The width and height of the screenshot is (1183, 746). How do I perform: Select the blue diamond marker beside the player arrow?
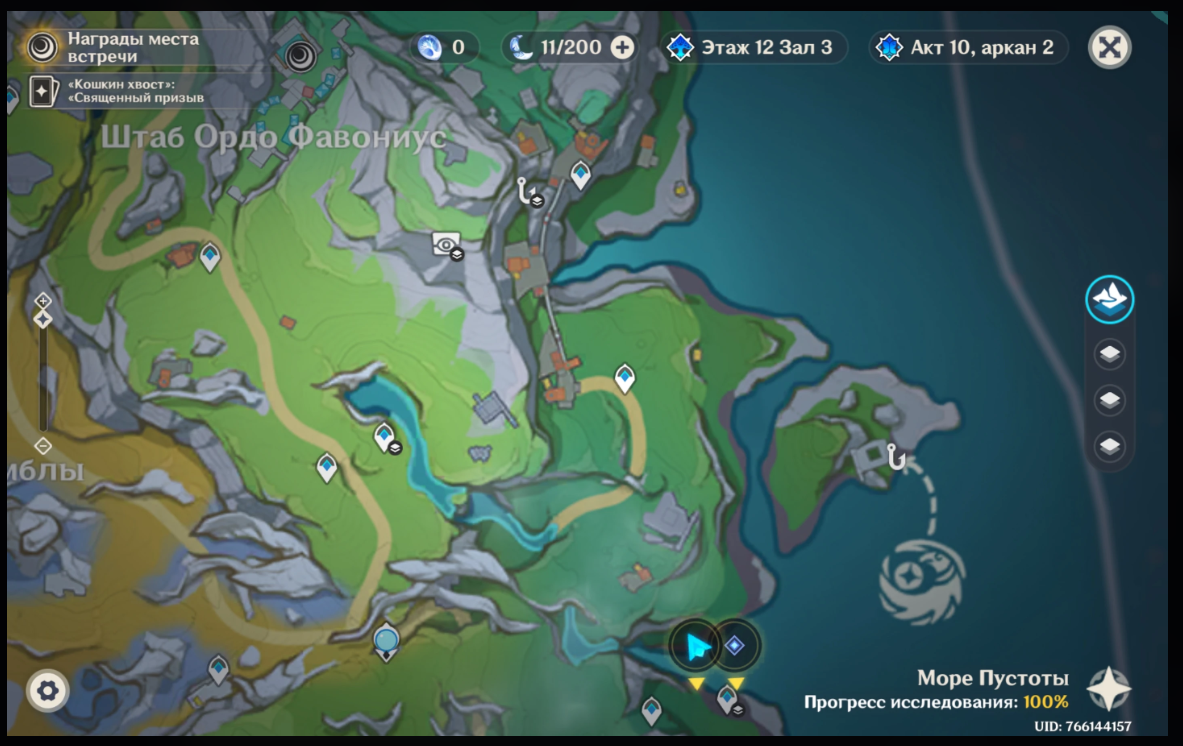(x=735, y=646)
